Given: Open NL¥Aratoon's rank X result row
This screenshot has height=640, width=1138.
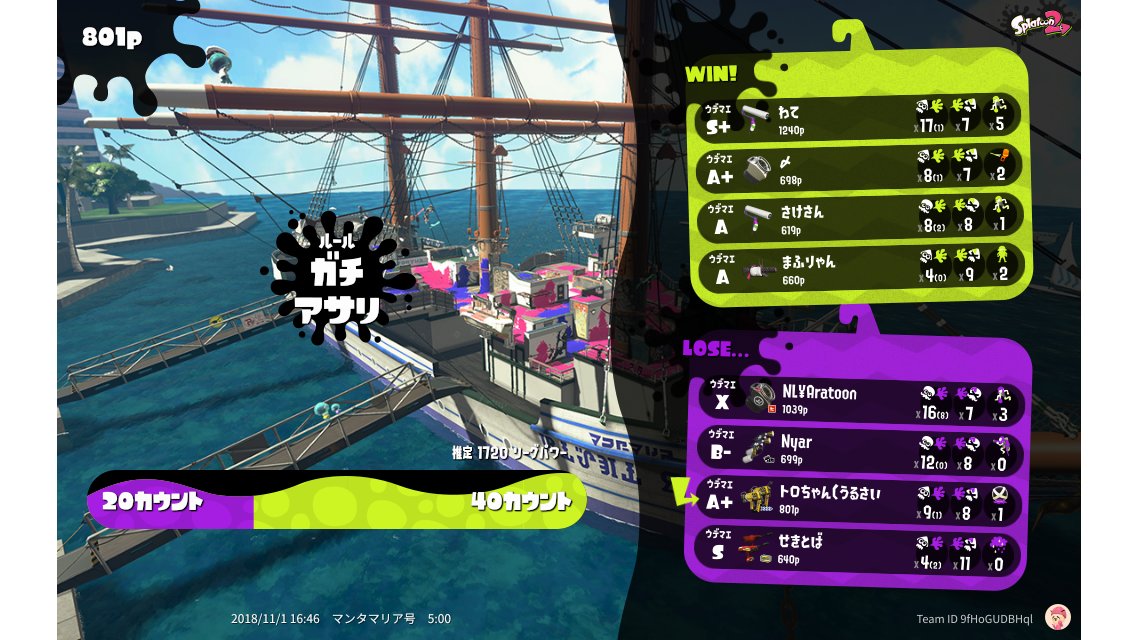Looking at the screenshot, I should point(858,400).
